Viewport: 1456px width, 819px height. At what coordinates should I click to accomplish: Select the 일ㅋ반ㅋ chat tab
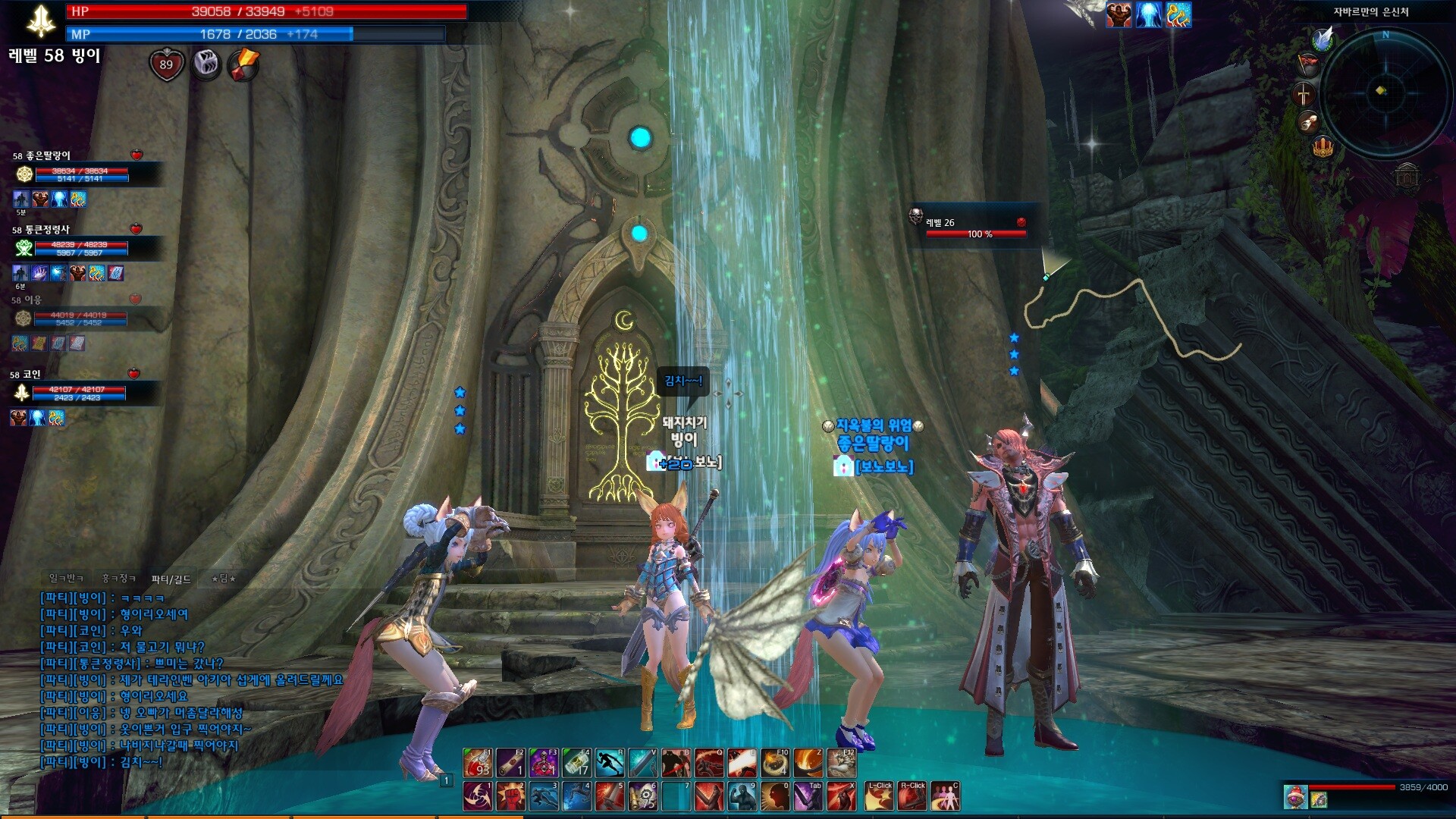coord(67,579)
